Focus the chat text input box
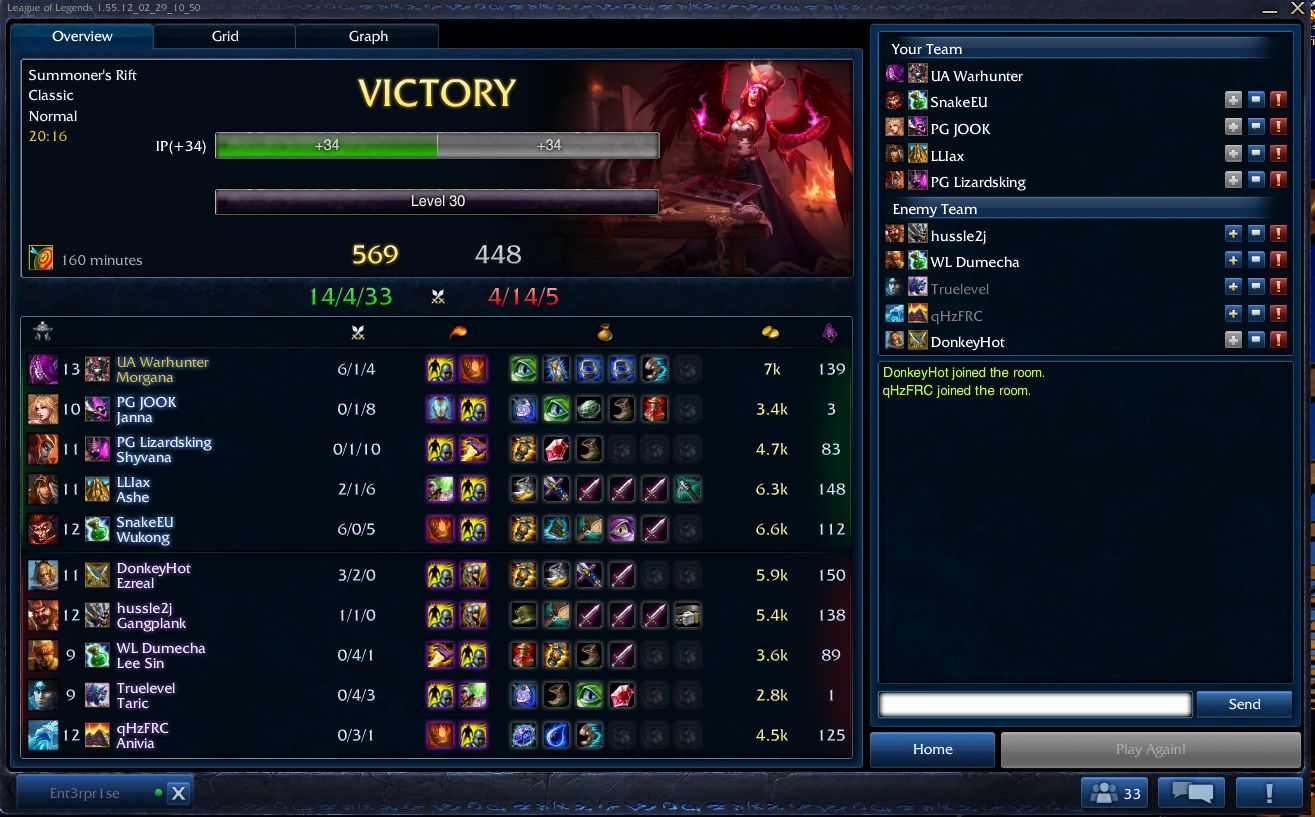 click(x=1035, y=704)
